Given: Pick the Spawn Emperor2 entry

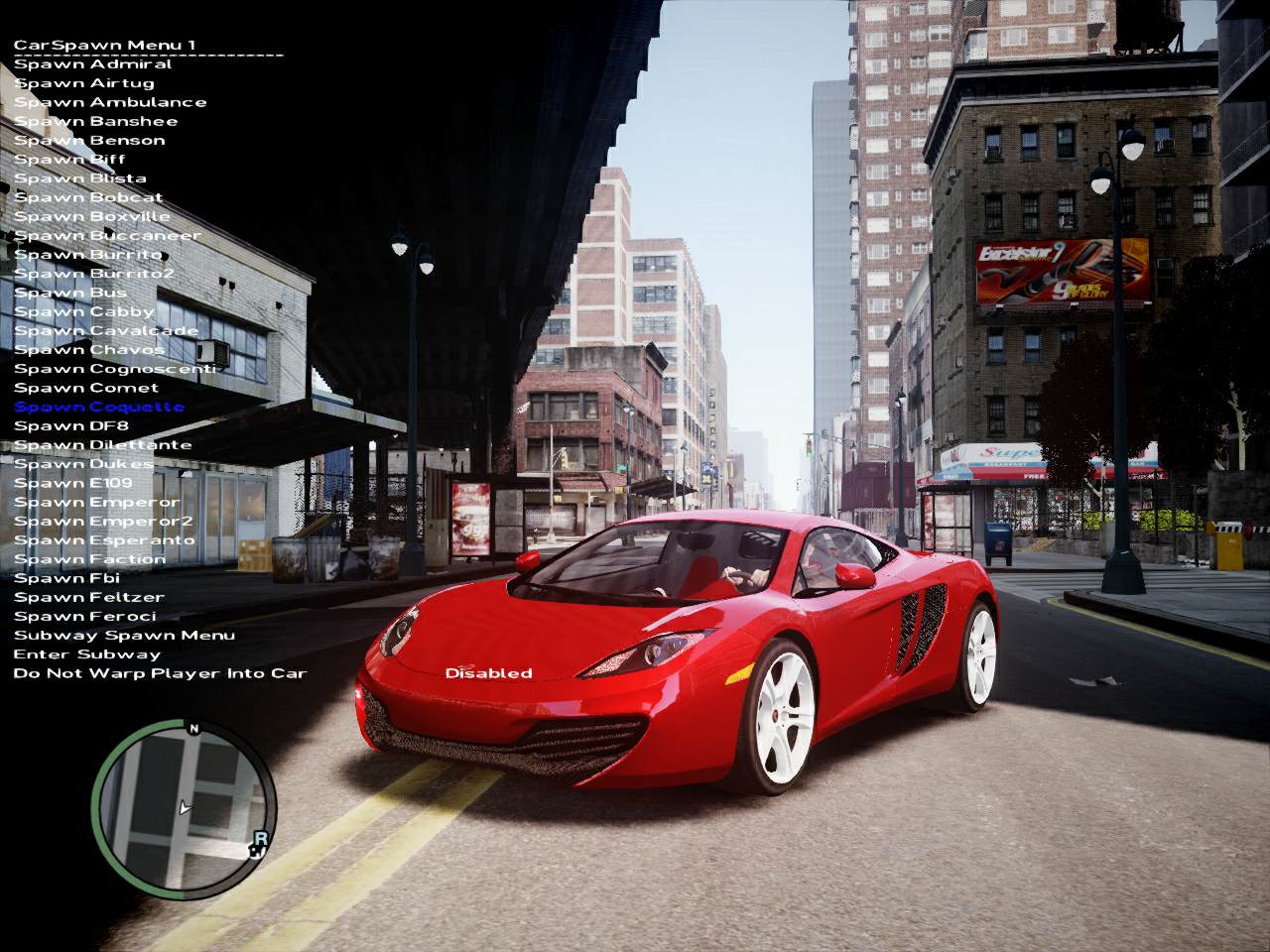Looking at the screenshot, I should click(x=103, y=522).
